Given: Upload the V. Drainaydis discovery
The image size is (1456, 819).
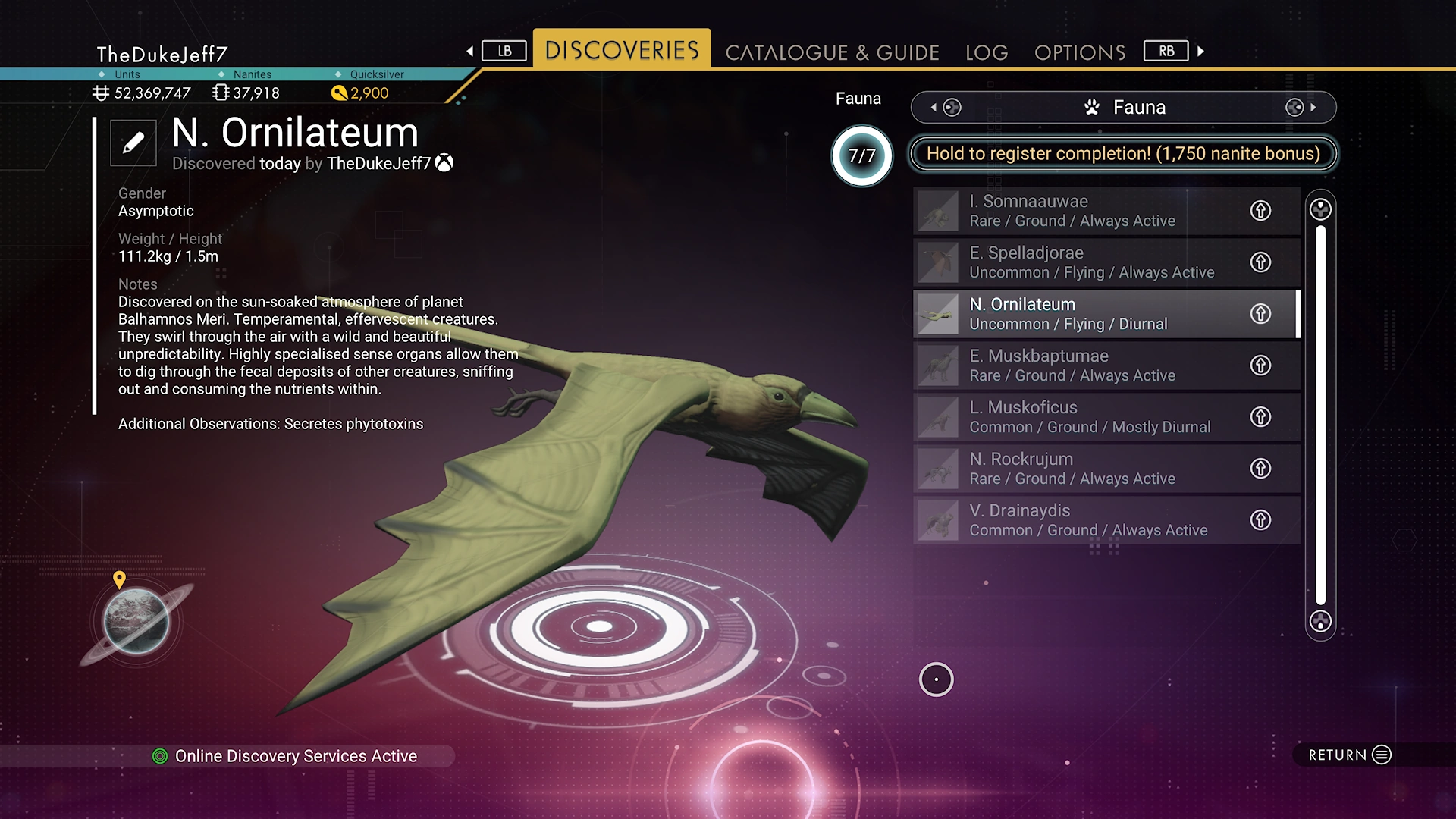Looking at the screenshot, I should coord(1260,520).
